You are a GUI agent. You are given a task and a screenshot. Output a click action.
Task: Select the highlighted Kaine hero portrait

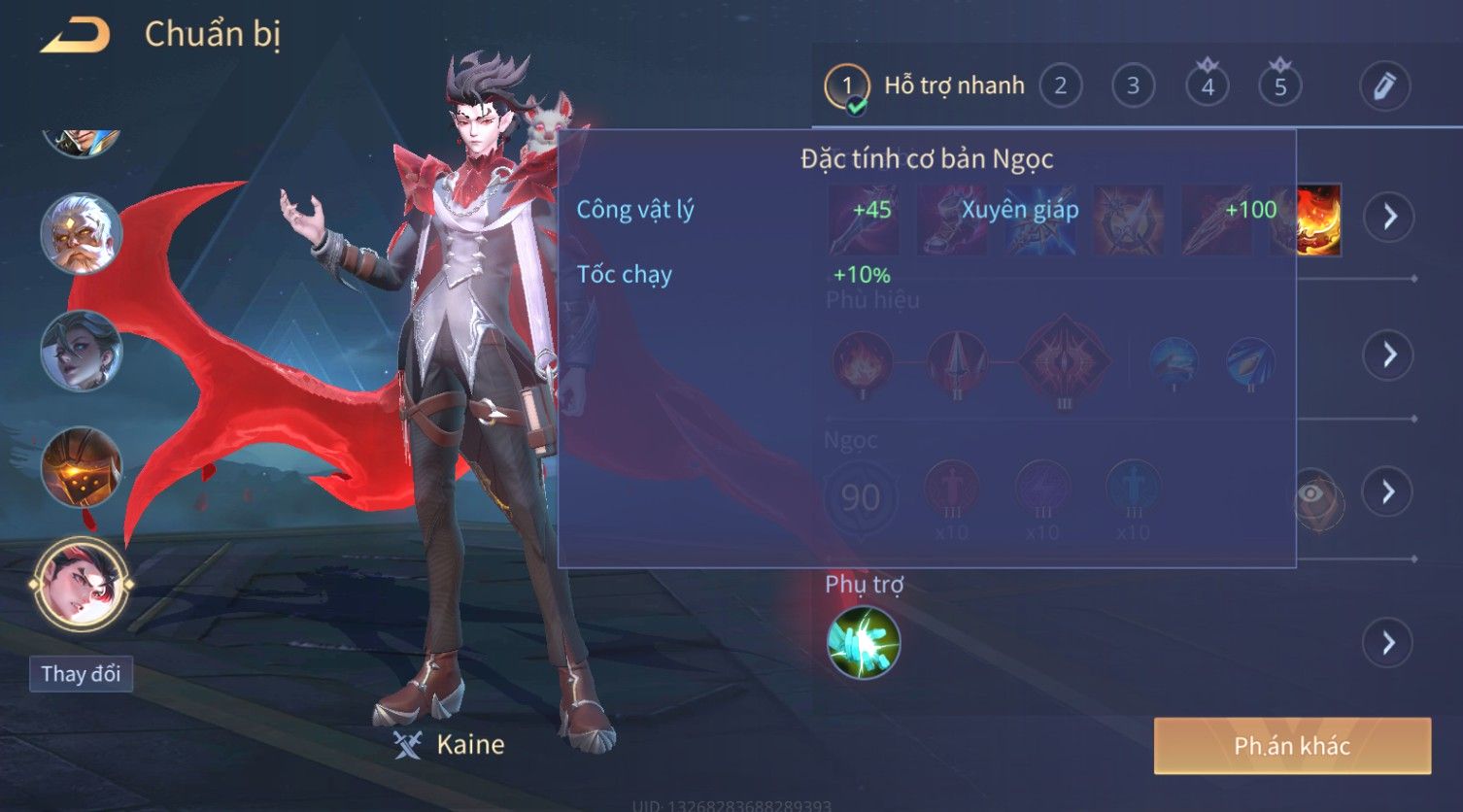point(81,585)
